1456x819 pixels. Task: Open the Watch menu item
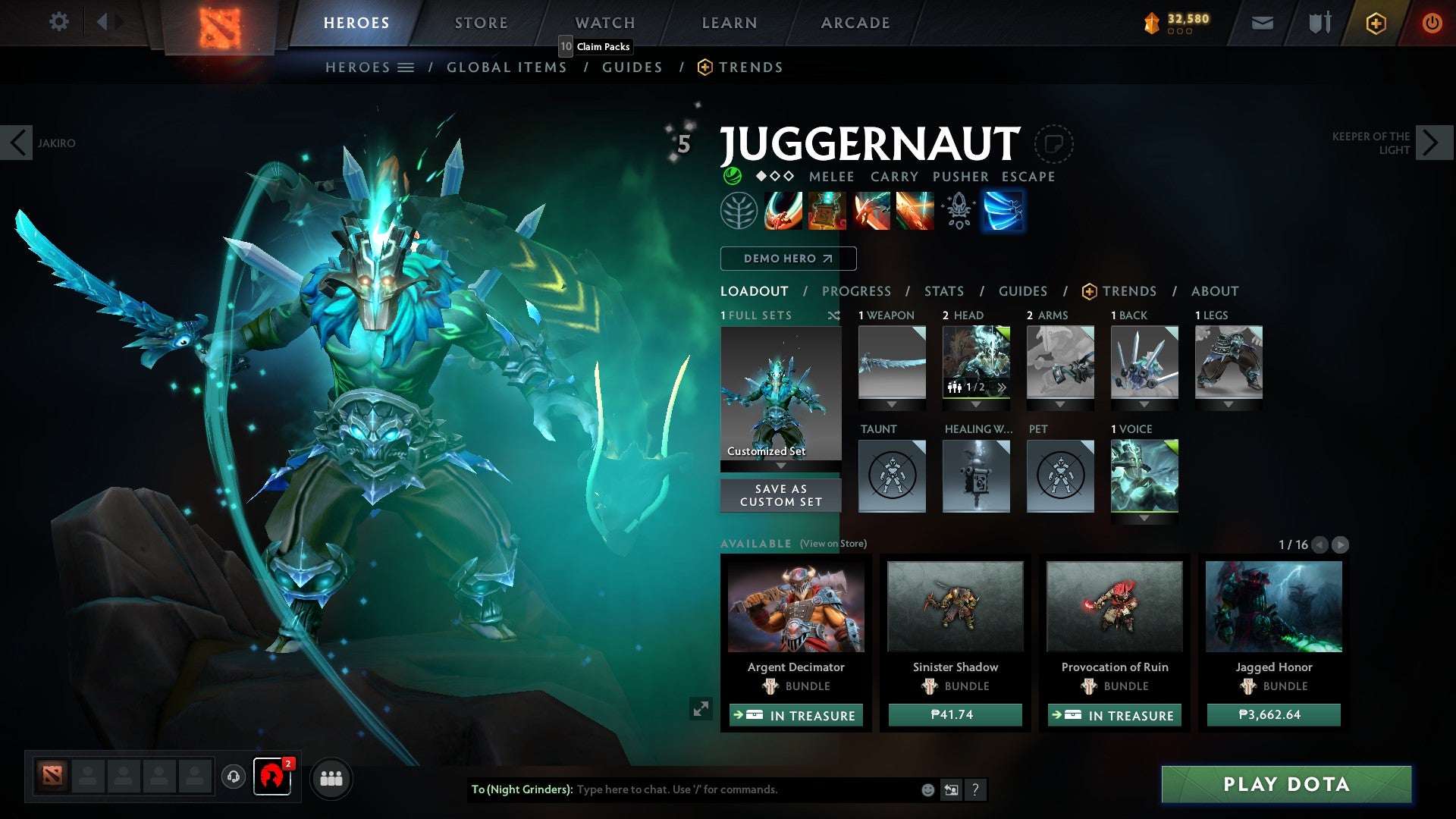[604, 23]
